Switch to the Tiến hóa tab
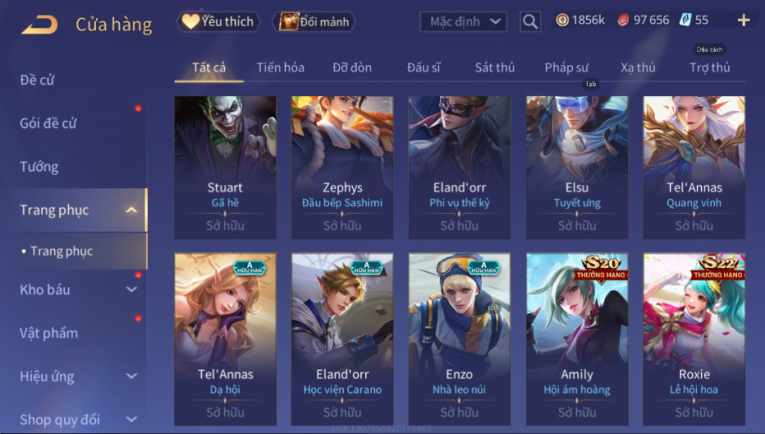Viewport: 765px width, 434px height. coord(280,67)
